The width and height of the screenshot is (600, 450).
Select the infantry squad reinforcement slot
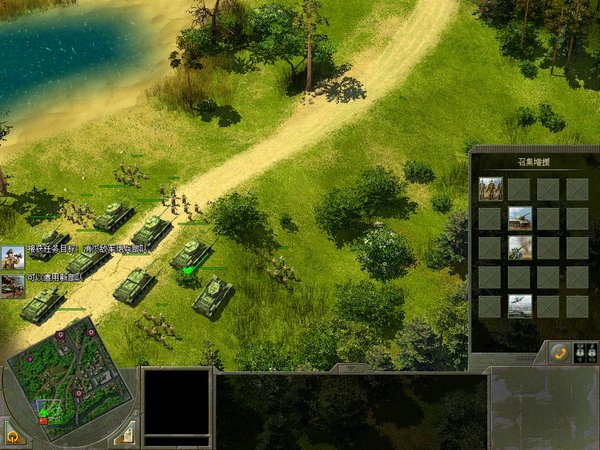pyautogui.click(x=490, y=188)
